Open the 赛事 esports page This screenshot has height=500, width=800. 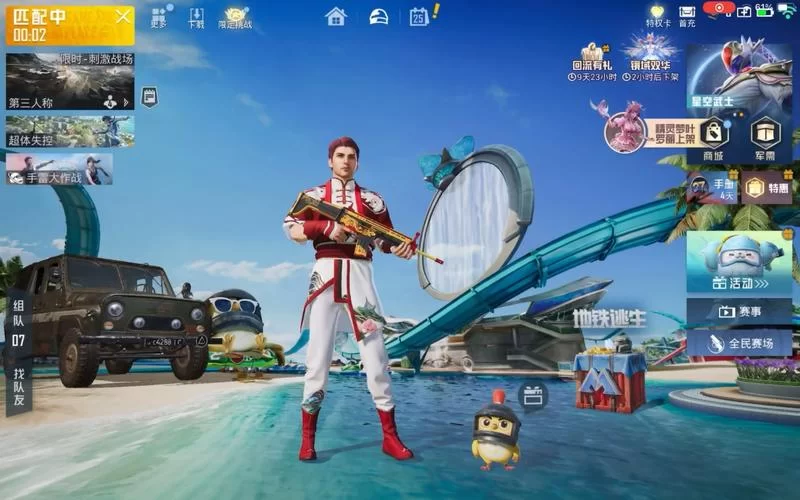pyautogui.click(x=739, y=312)
